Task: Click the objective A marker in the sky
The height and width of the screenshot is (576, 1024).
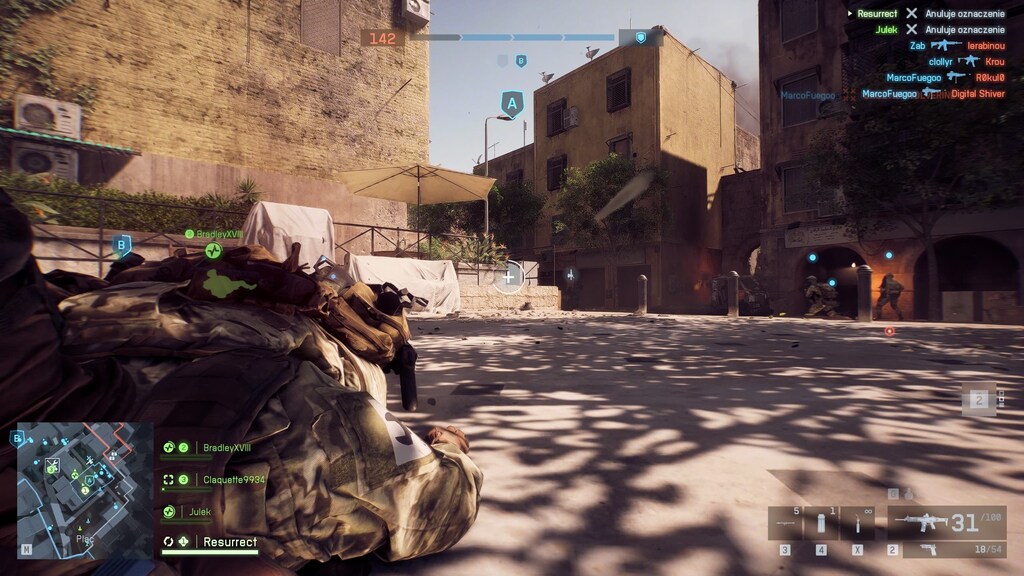Action: click(x=512, y=103)
